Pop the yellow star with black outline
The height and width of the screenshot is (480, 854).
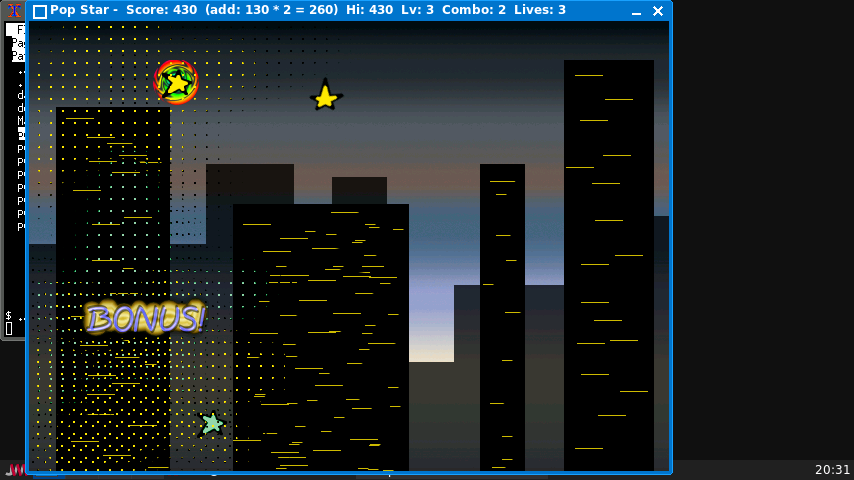click(325, 97)
